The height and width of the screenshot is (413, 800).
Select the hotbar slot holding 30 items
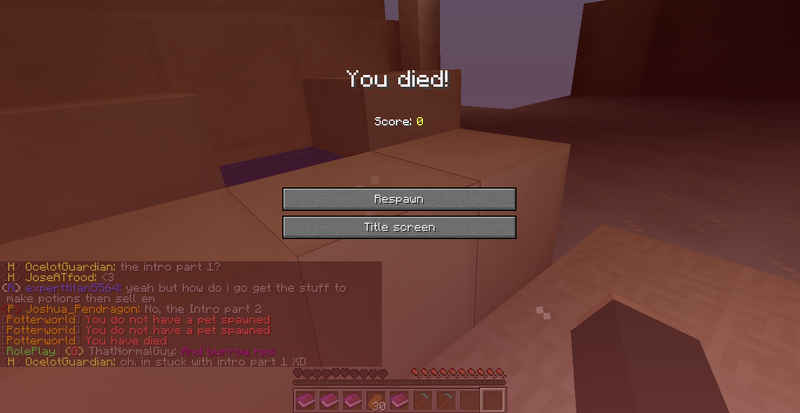click(x=376, y=401)
